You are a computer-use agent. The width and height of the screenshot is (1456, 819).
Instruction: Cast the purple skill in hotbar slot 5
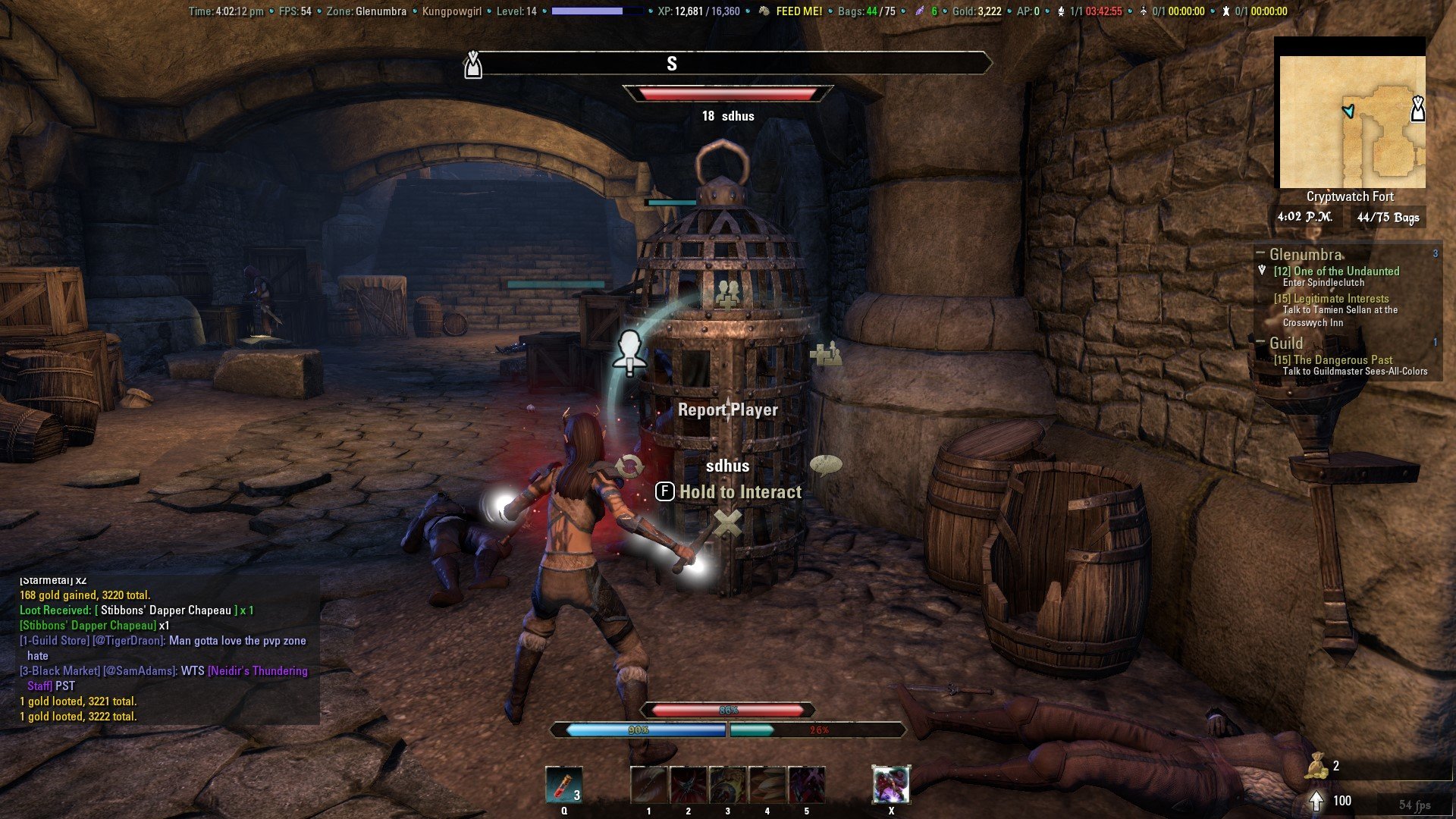[807, 785]
